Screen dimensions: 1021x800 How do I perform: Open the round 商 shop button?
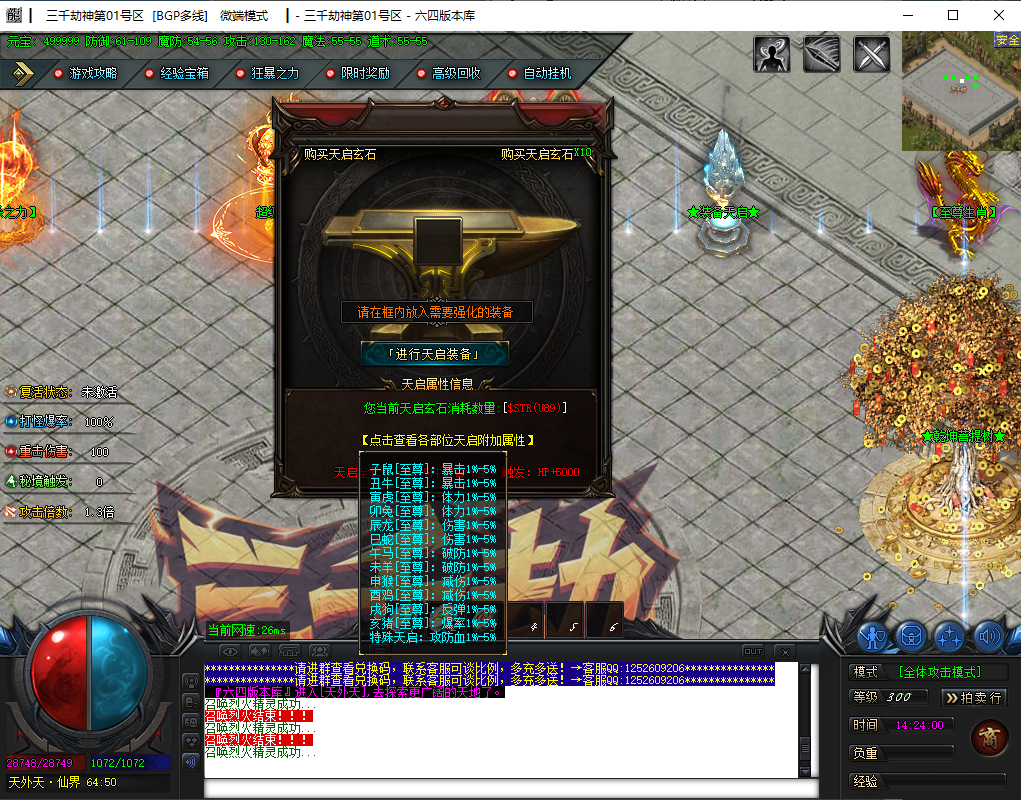pyautogui.click(x=989, y=738)
